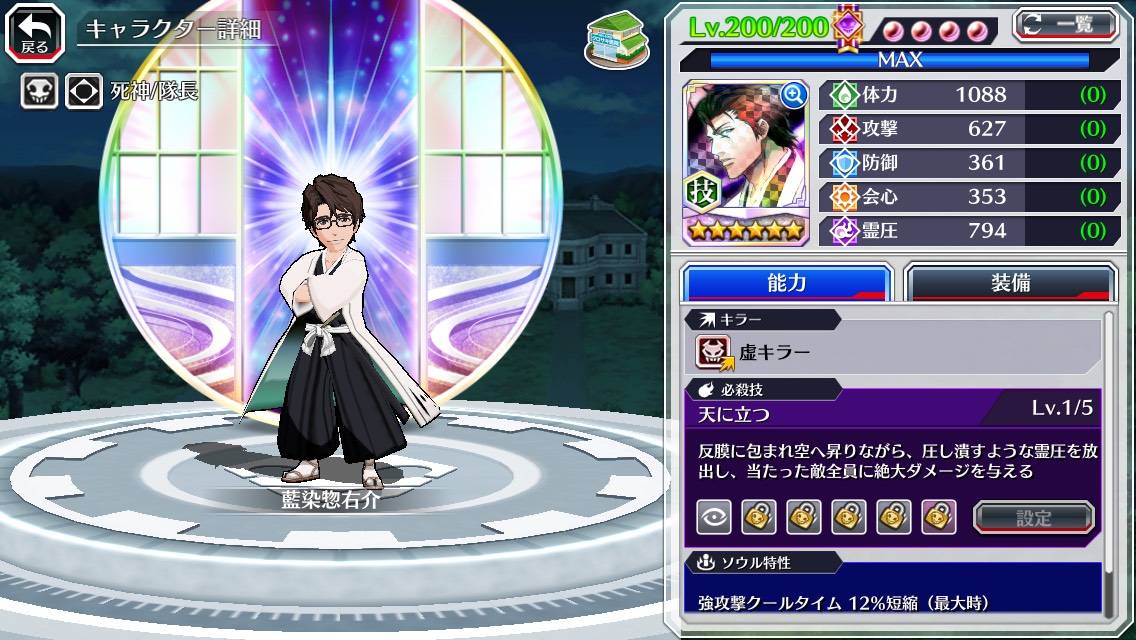Preview the special move with the eye icon
This screenshot has height=640, width=1136.
point(714,517)
